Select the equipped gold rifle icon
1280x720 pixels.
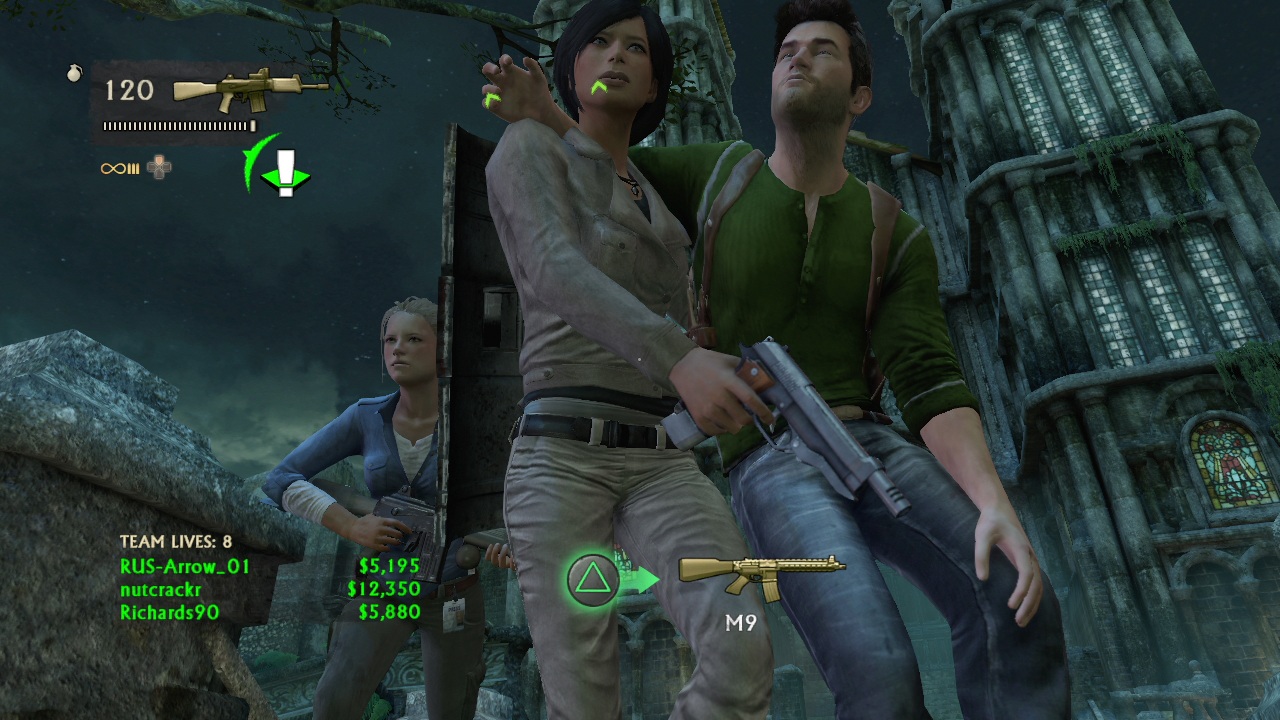click(250, 90)
